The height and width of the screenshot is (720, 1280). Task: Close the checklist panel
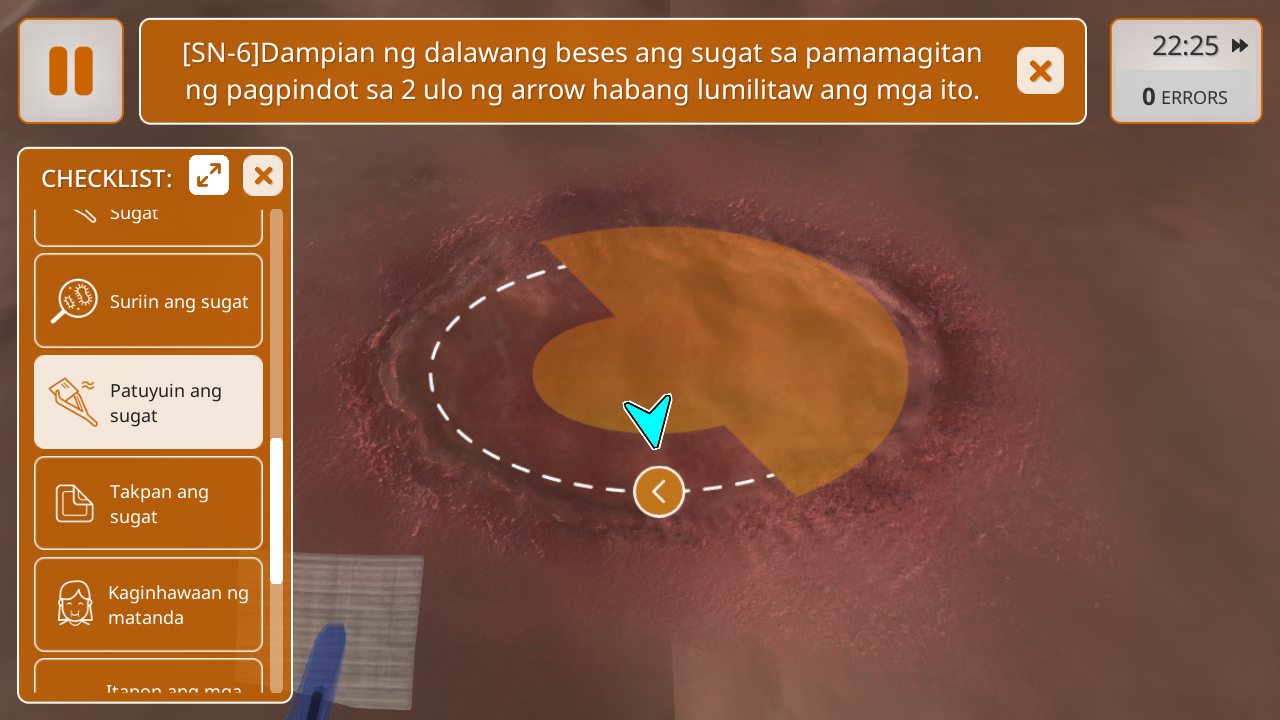263,176
